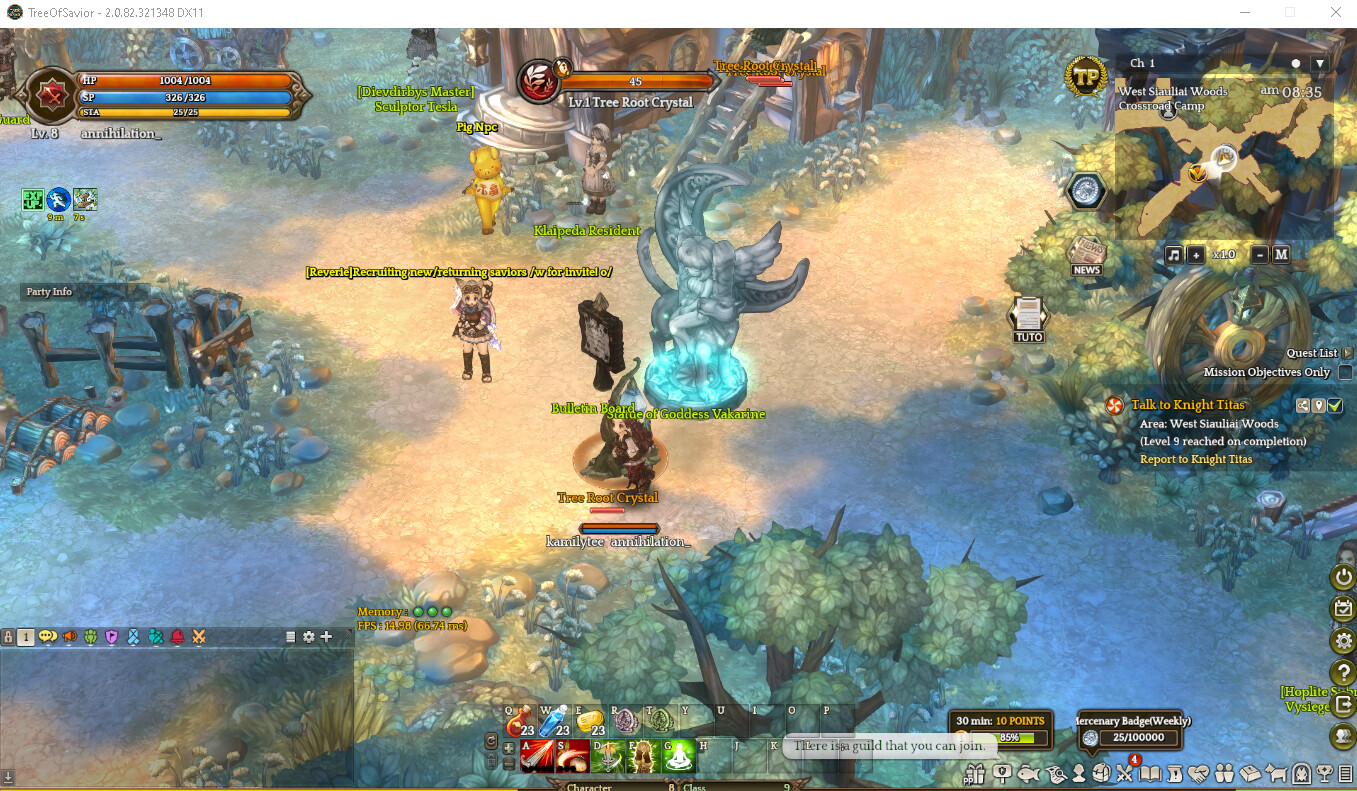1357x791 pixels.
Task: Click the question mark help icon on the right
Action: (x=1342, y=672)
